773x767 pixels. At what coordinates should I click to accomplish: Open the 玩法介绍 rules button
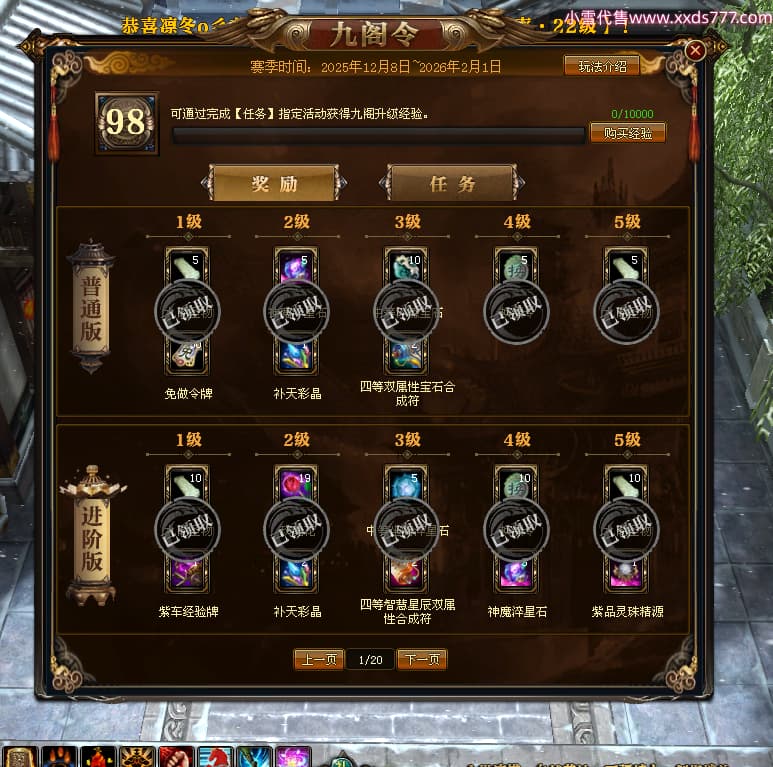pyautogui.click(x=602, y=67)
